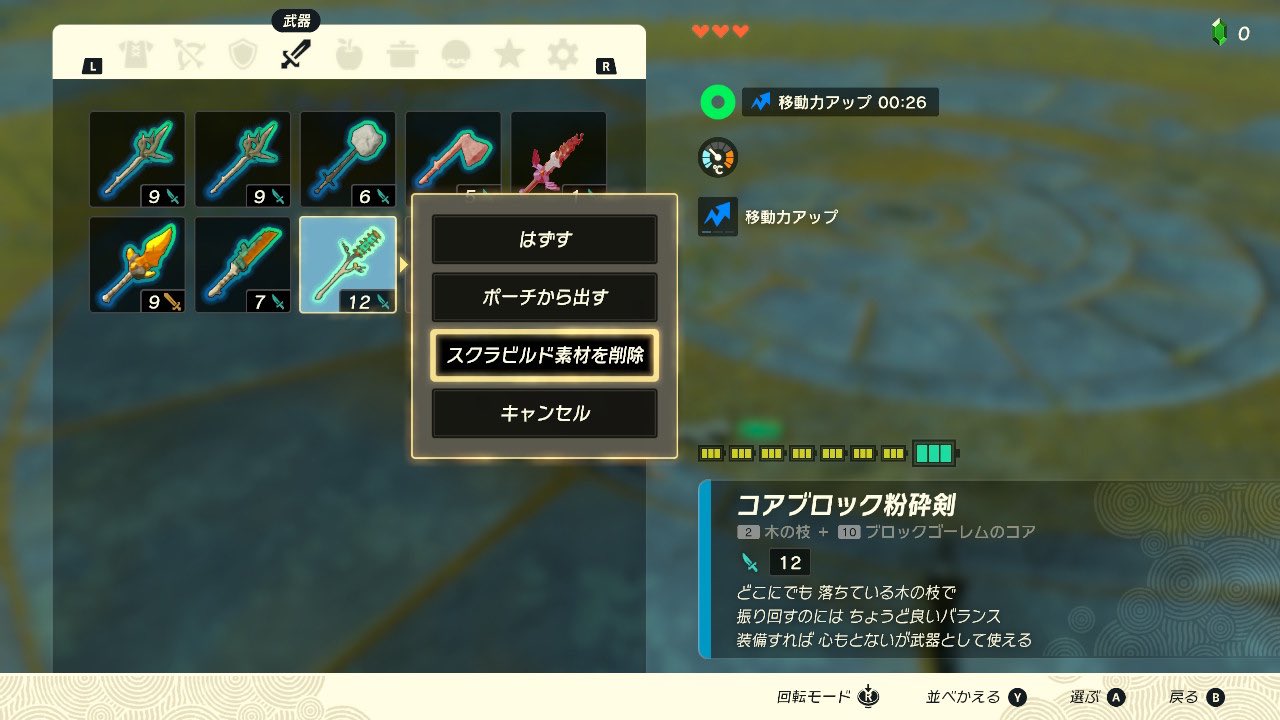Image resolution: width=1280 pixels, height=720 pixels.
Task: Select the highlighted attack 12 weapon slot
Action: [348, 265]
